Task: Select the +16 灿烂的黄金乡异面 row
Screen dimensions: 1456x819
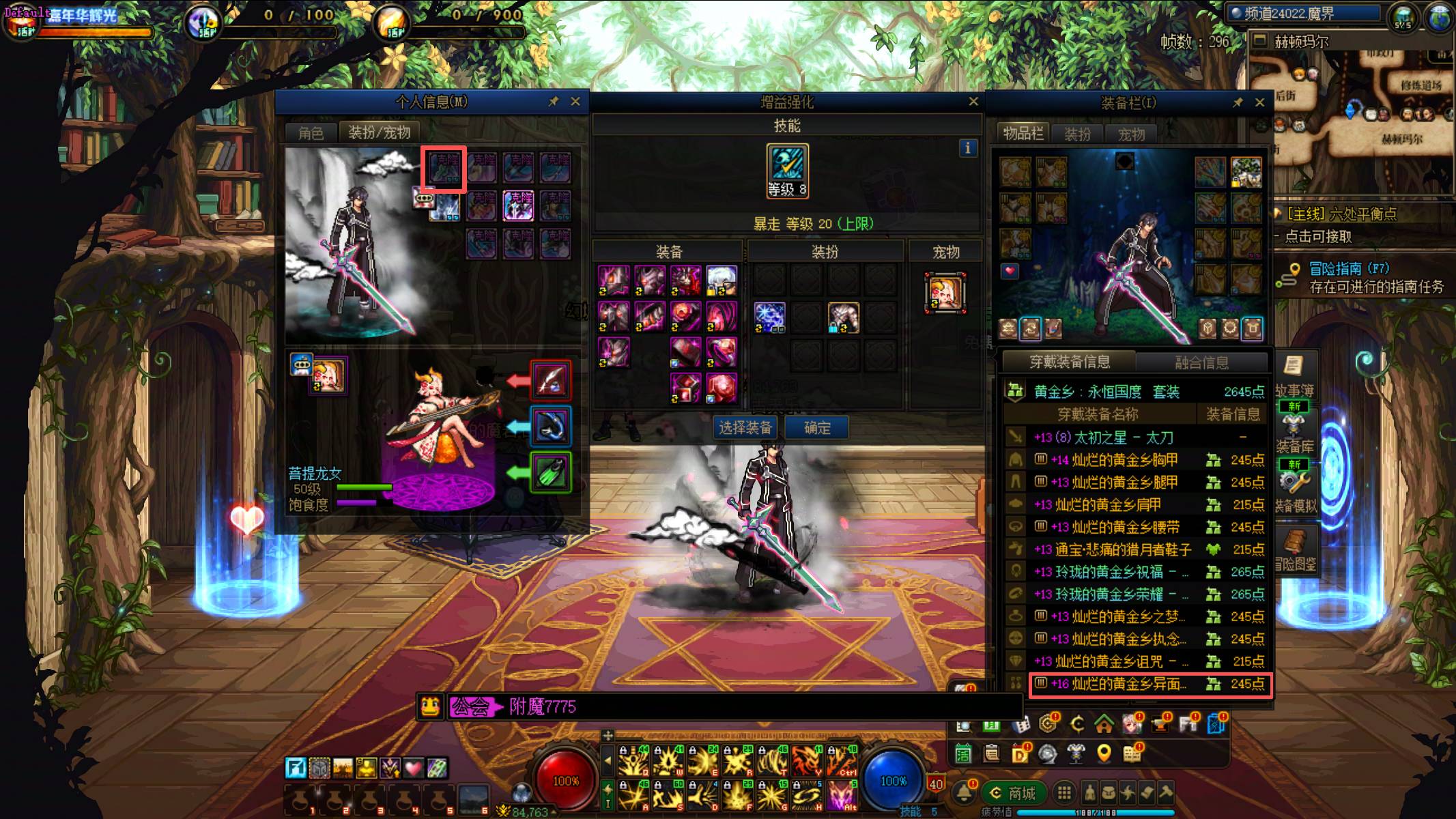Action: pos(1150,684)
